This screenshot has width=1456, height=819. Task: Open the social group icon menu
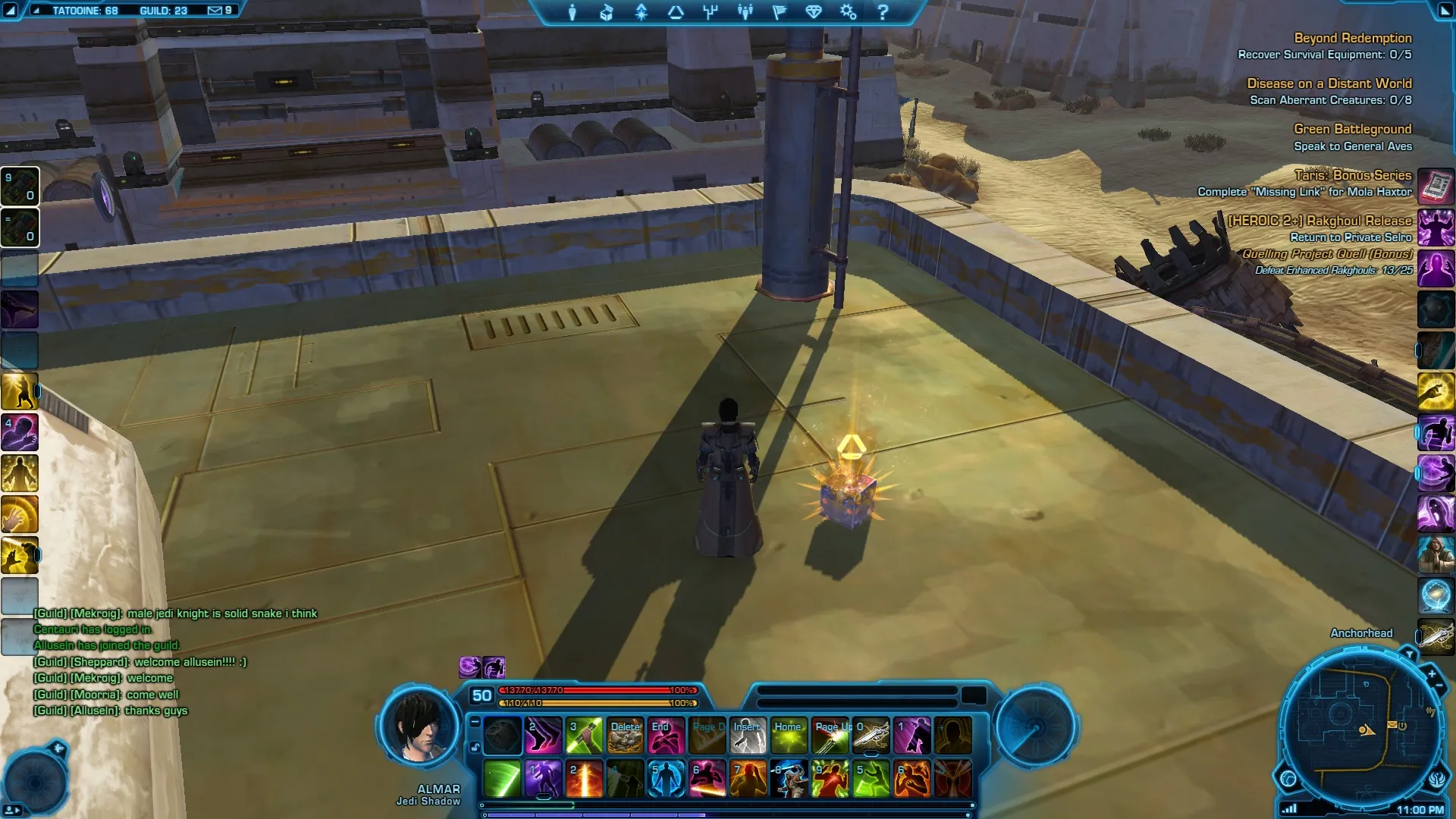click(745, 12)
